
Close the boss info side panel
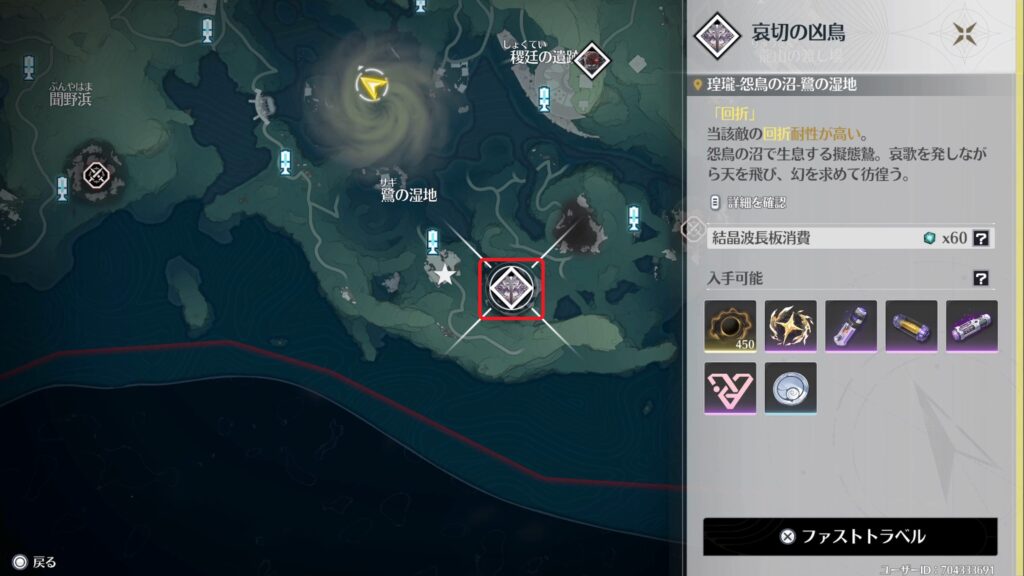coord(964,34)
